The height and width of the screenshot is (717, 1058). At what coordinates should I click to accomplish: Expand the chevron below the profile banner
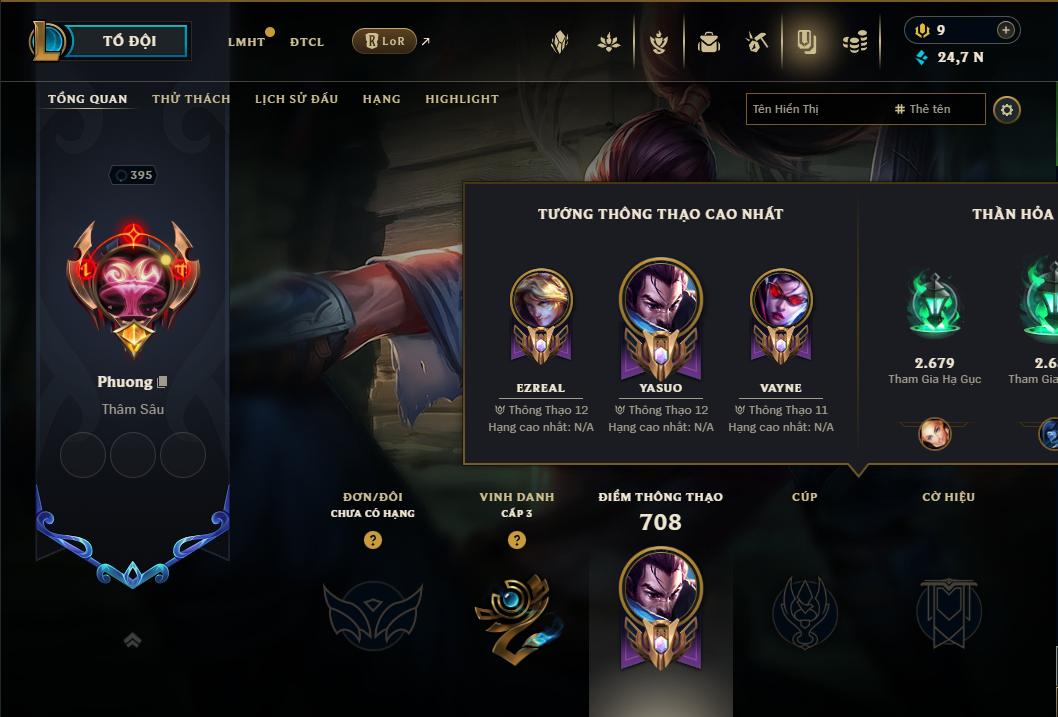coord(132,641)
